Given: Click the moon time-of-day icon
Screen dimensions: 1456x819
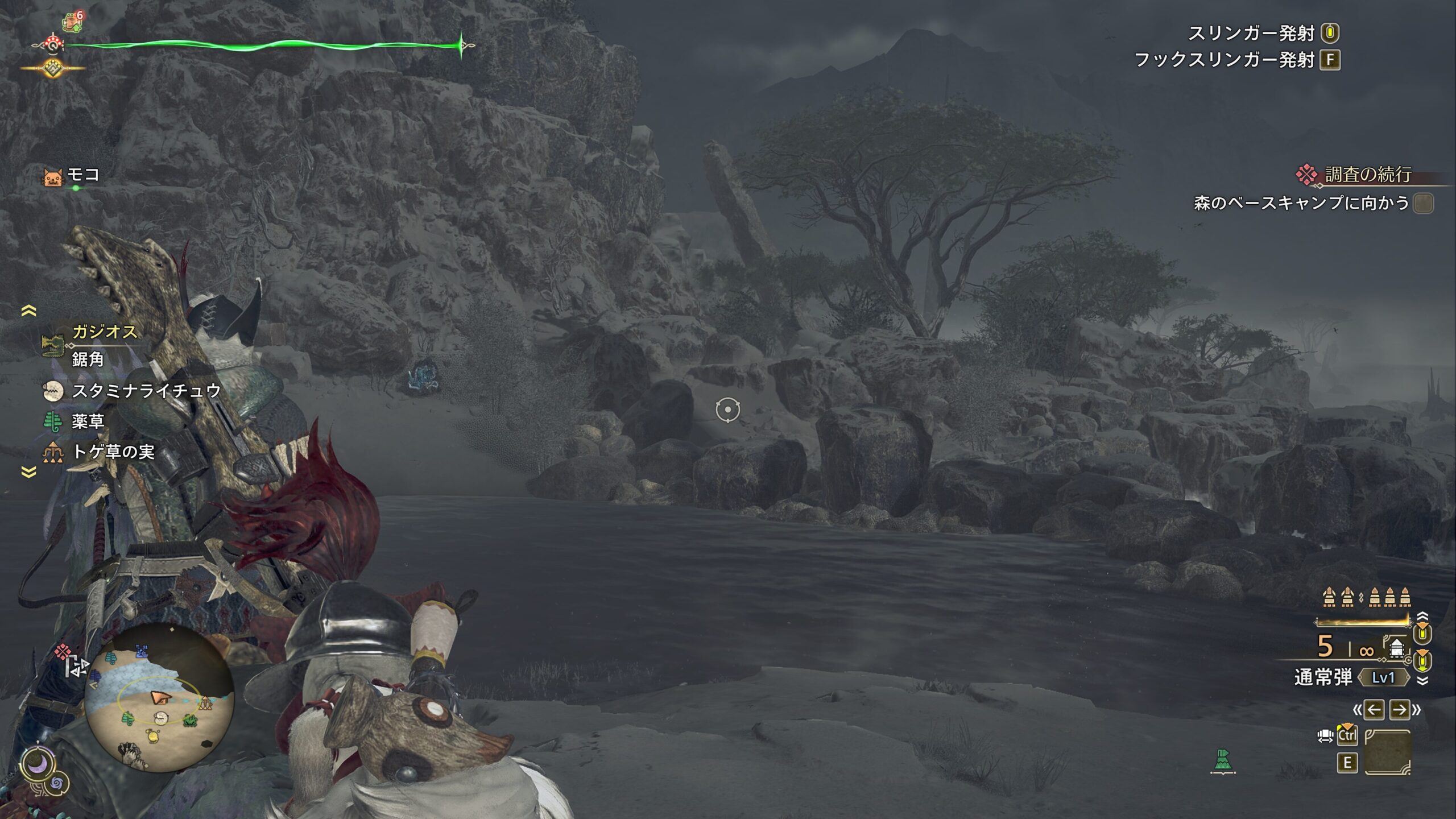Looking at the screenshot, I should point(38,766).
